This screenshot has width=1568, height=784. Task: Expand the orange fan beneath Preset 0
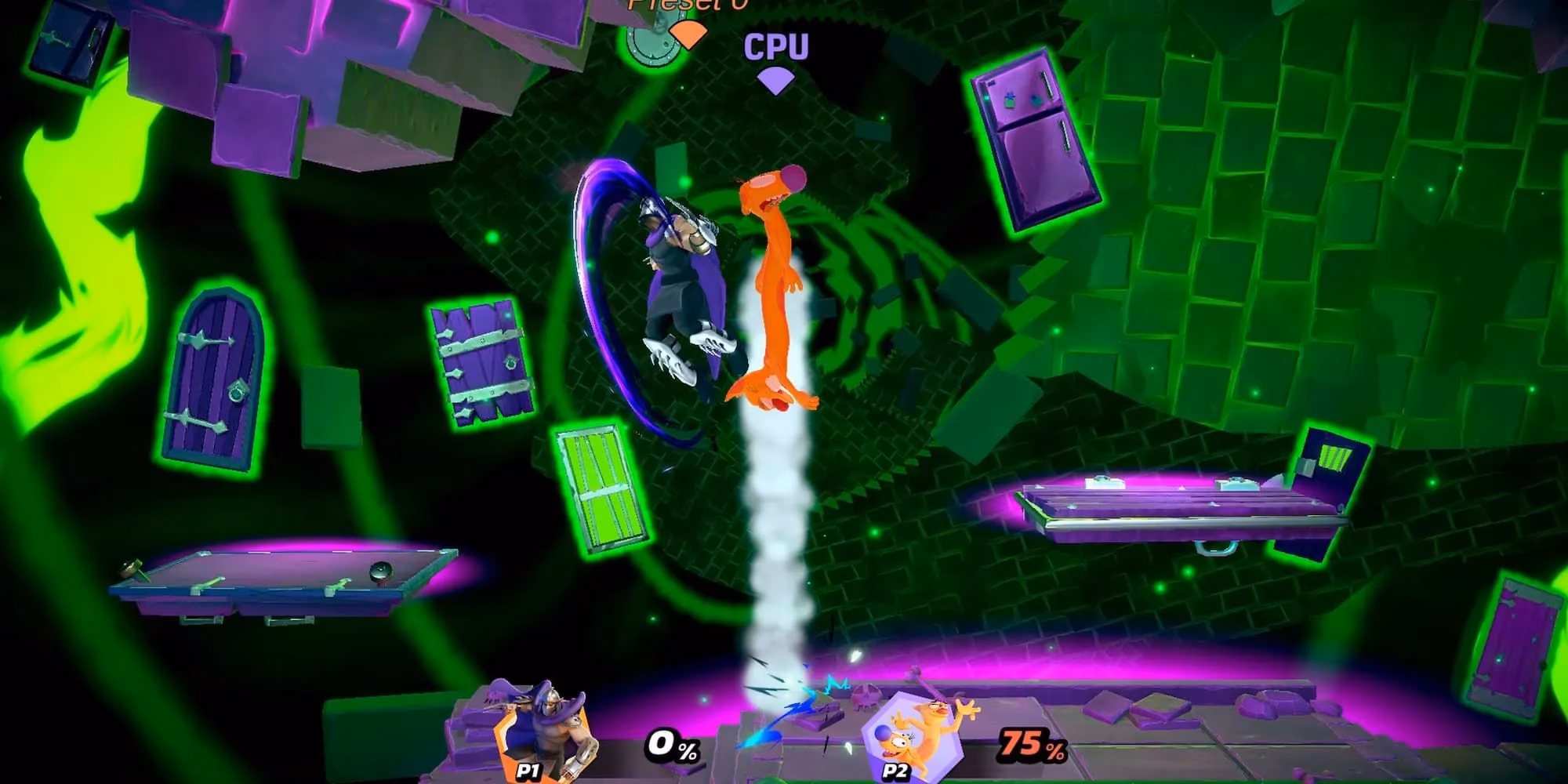(688, 35)
